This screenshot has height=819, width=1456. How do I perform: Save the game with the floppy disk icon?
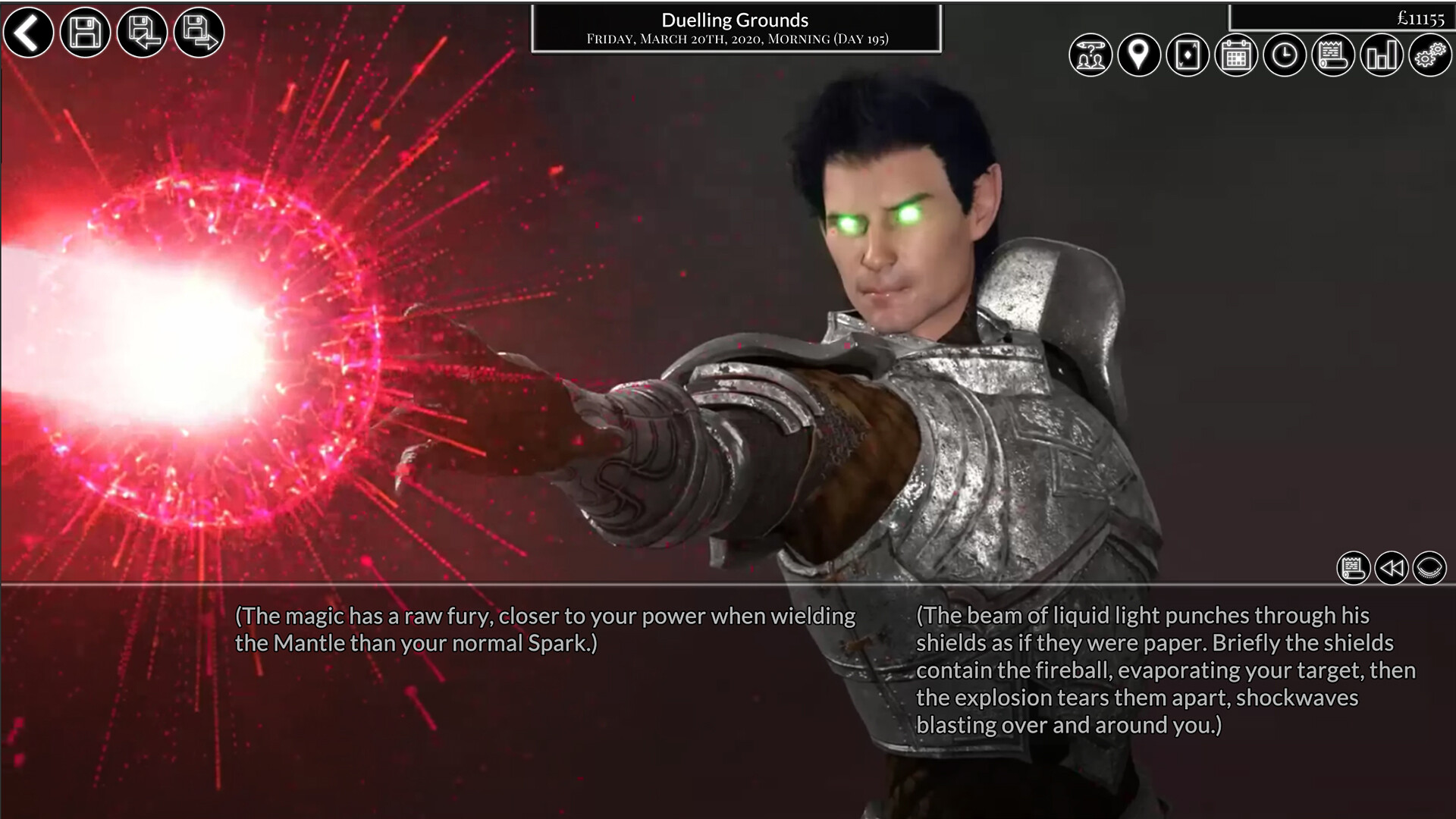[84, 33]
